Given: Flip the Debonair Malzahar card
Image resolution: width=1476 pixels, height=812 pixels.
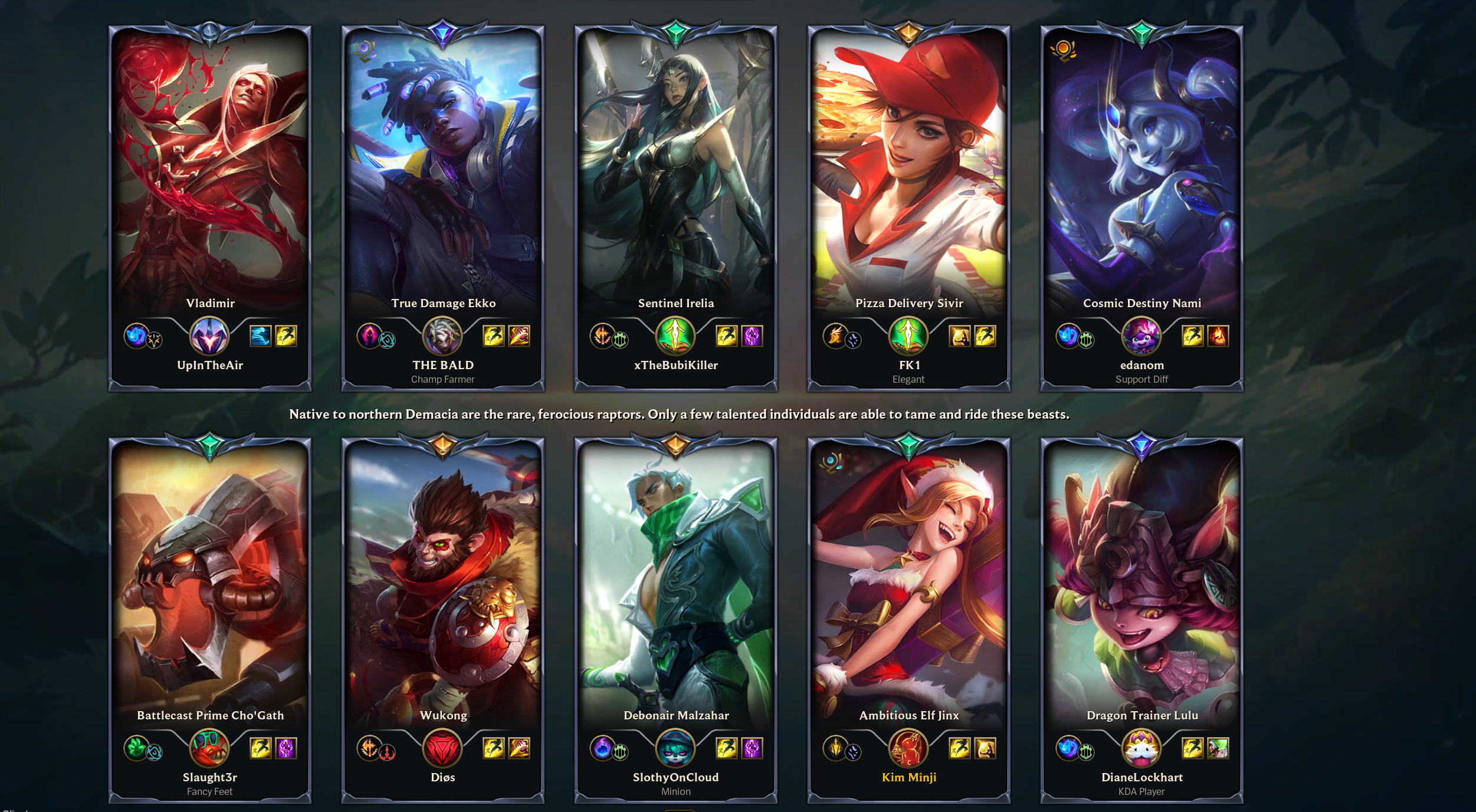Looking at the screenshot, I should 675,590.
